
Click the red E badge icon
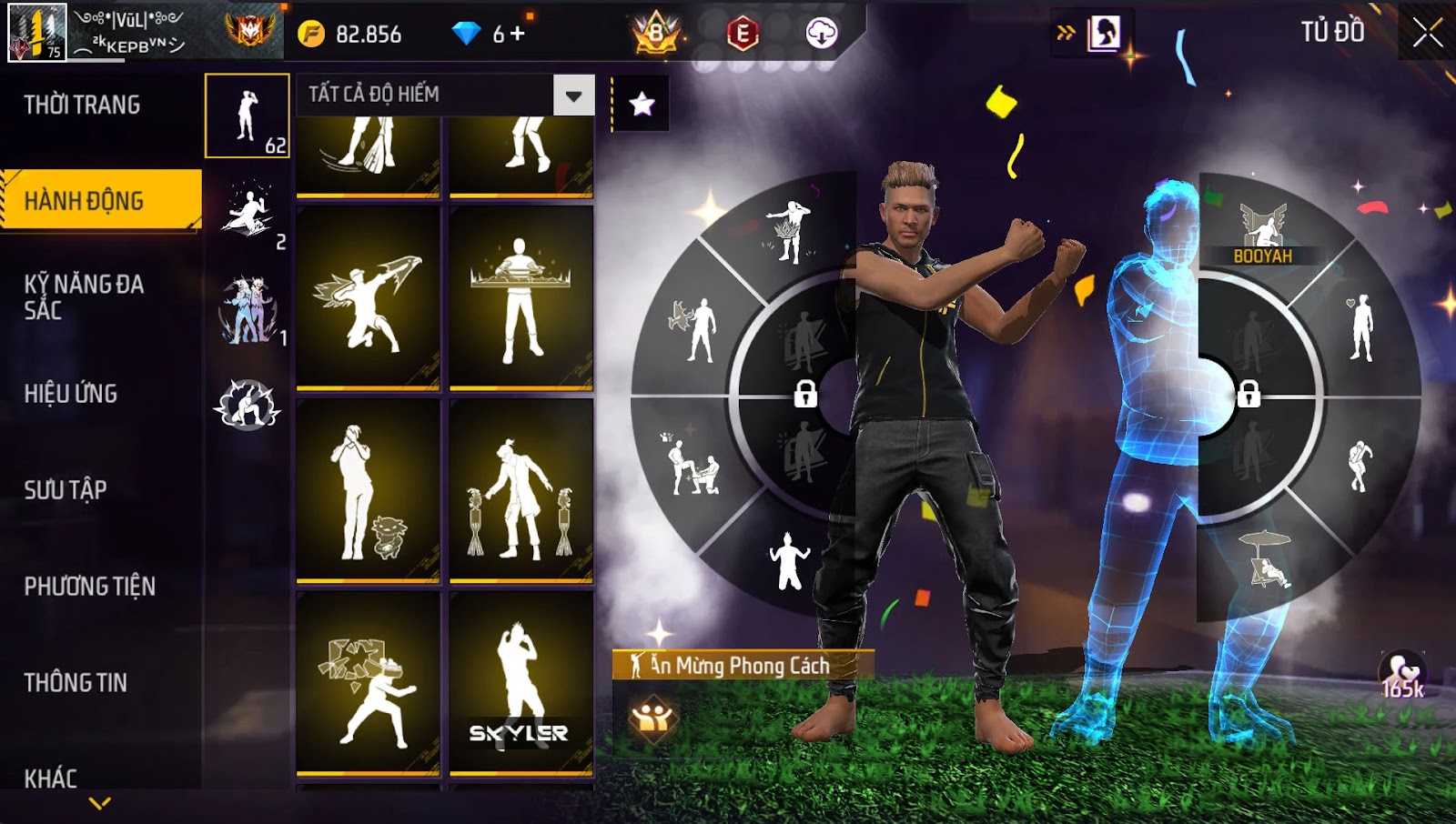(x=743, y=34)
